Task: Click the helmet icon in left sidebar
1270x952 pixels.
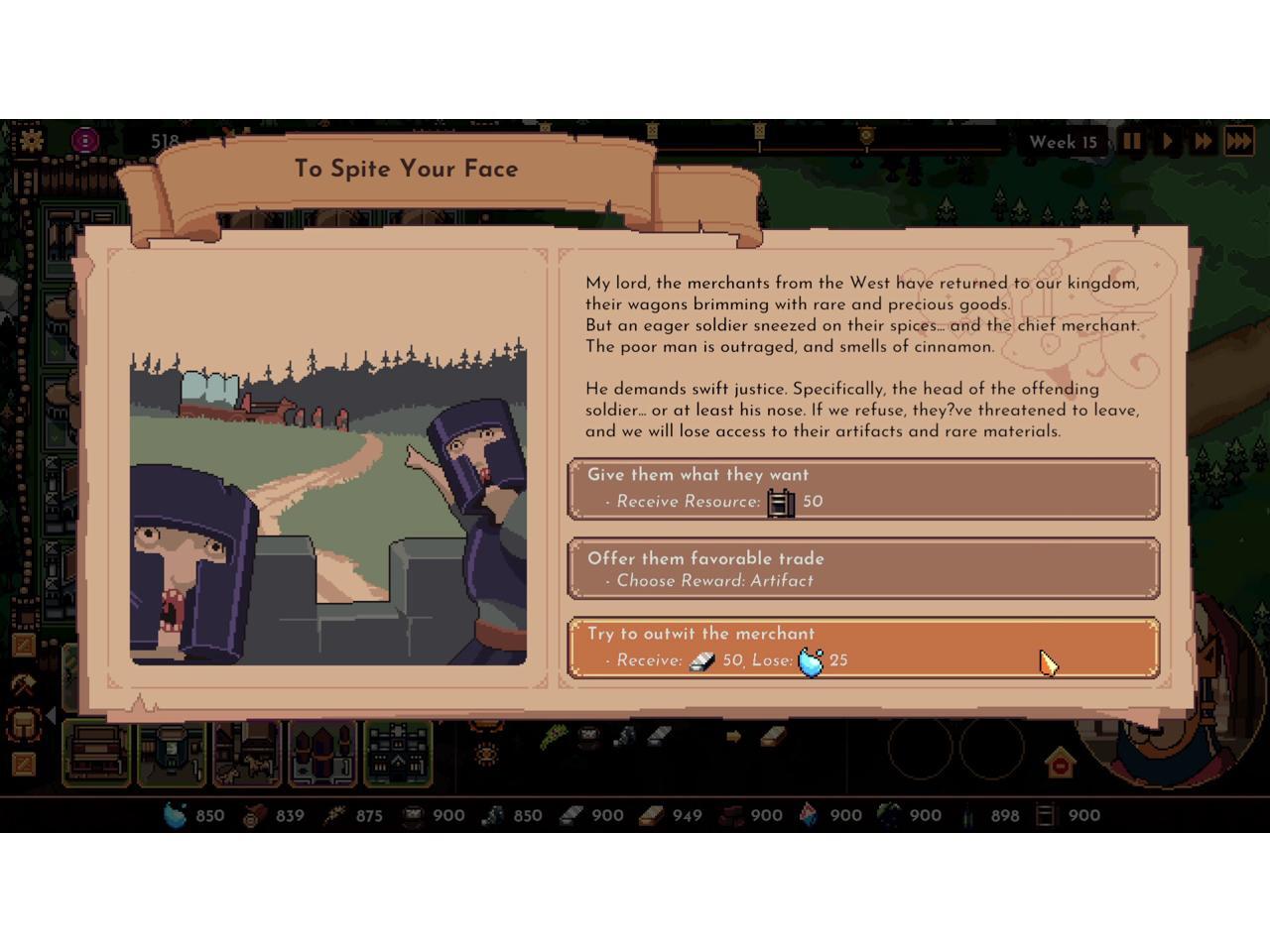Action: [23, 725]
